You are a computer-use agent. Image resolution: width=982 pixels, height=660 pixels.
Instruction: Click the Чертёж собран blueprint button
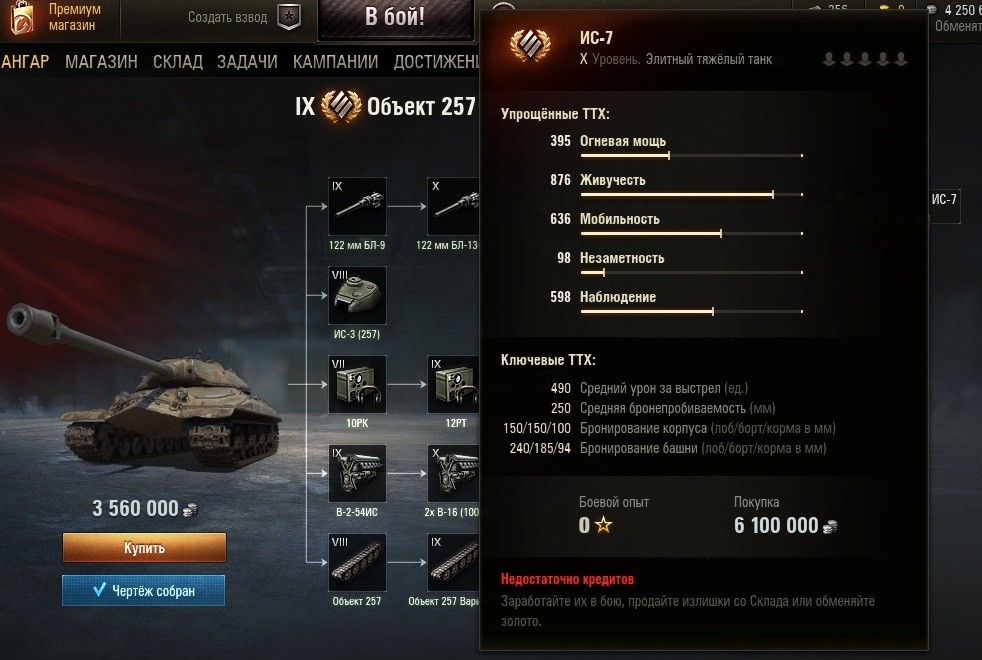tap(143, 590)
